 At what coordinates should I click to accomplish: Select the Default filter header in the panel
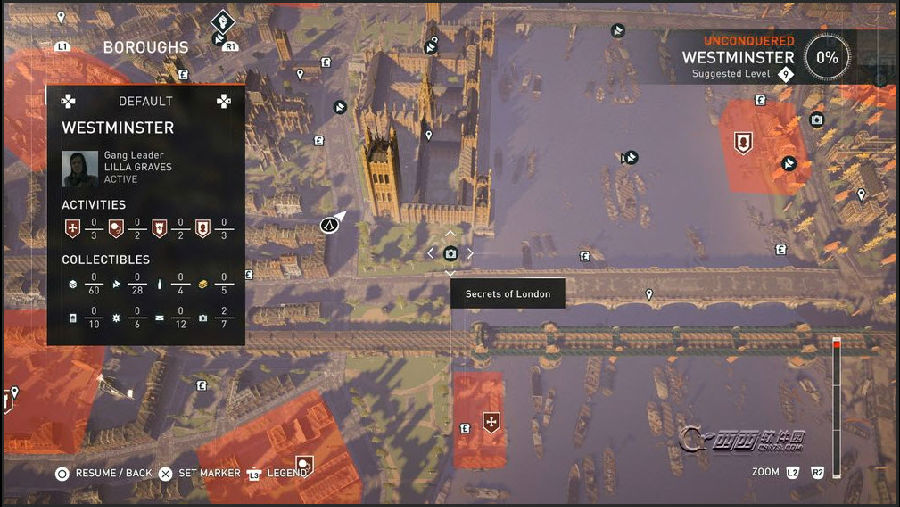(146, 101)
